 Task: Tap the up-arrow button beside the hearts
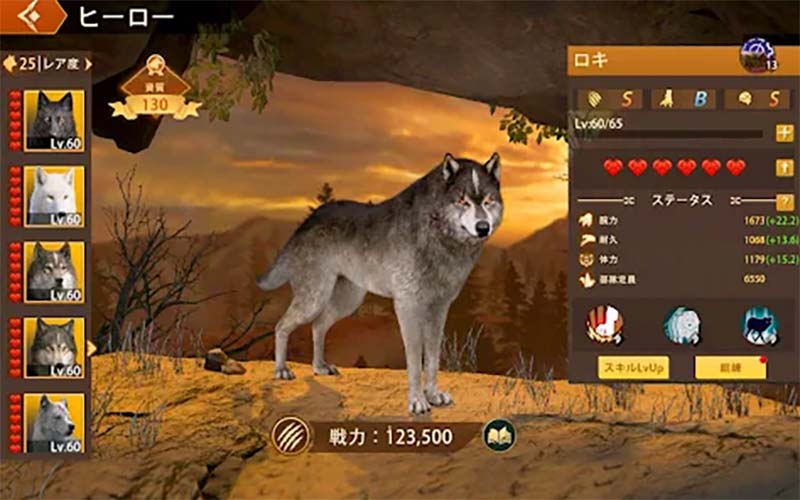(x=784, y=167)
